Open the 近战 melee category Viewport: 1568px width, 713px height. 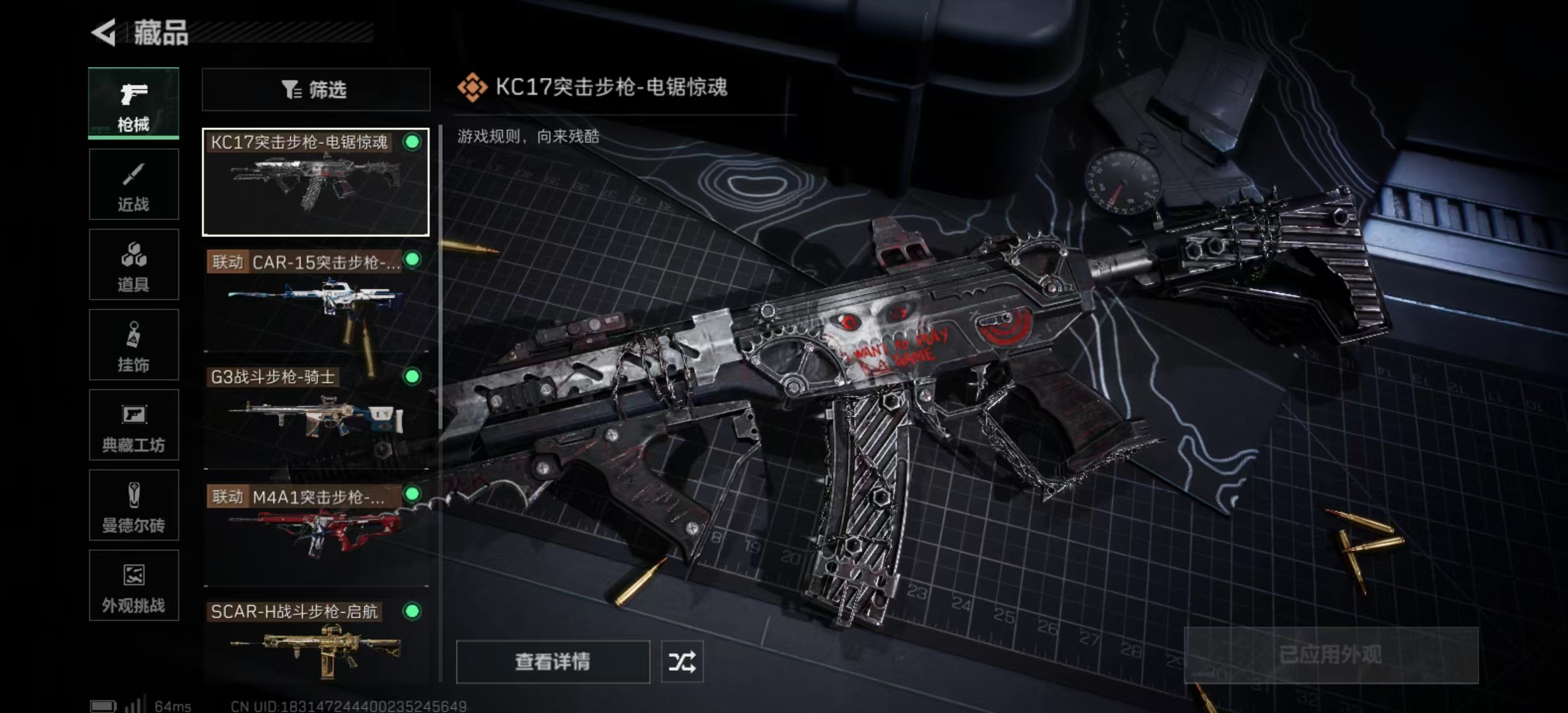tap(133, 184)
